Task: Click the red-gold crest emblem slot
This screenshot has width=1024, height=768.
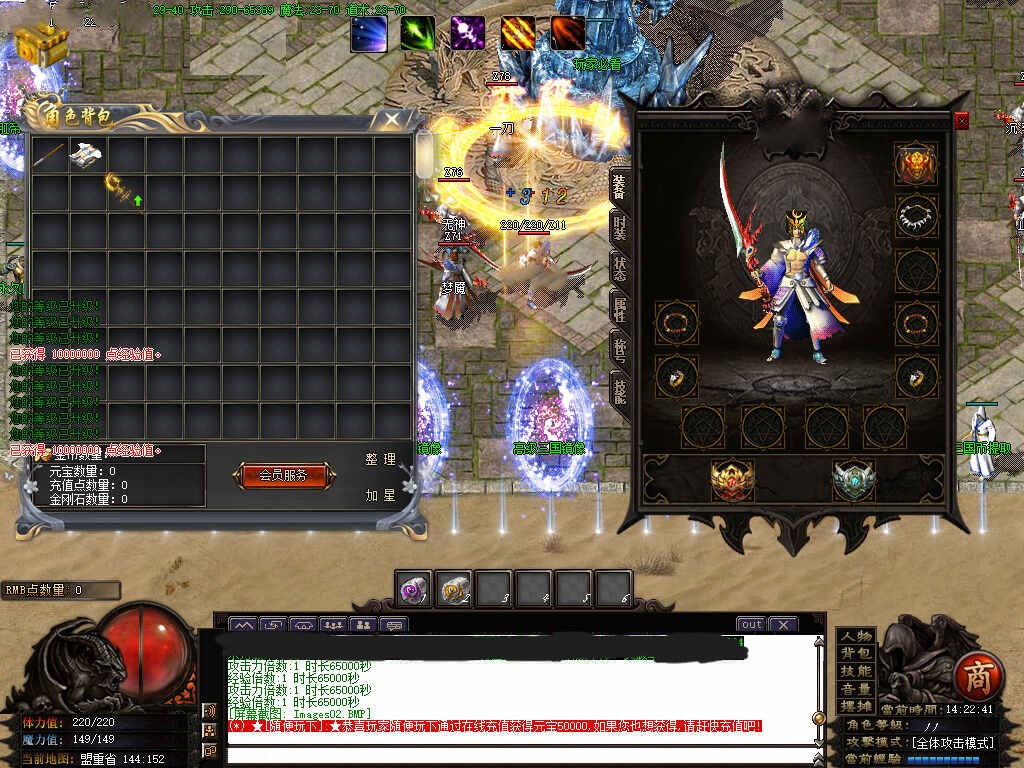Action: [x=731, y=480]
